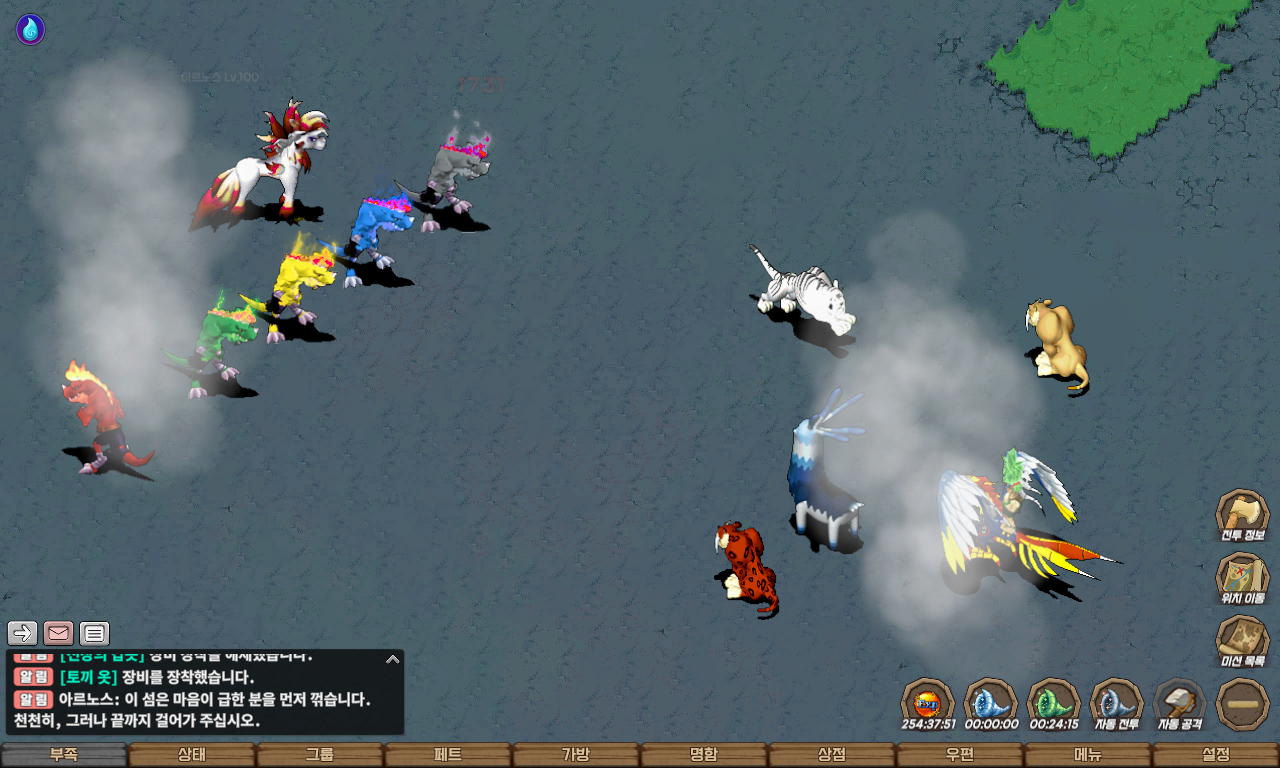1280x768 pixels.
Task: Select the 명함 (Name card) tab
Action: tap(704, 755)
